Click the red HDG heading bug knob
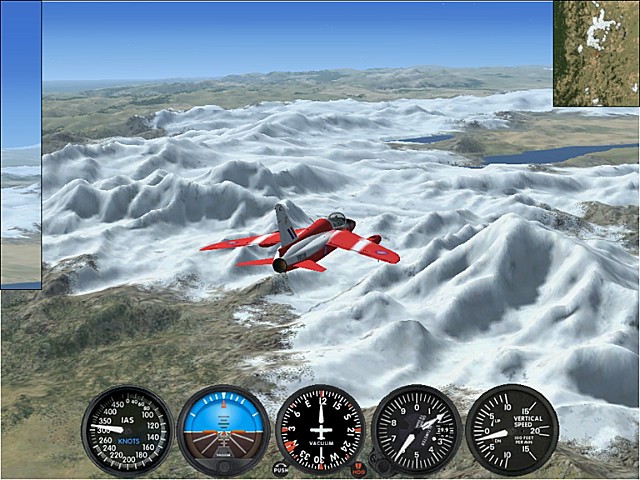The width and height of the screenshot is (640, 480). [359, 467]
